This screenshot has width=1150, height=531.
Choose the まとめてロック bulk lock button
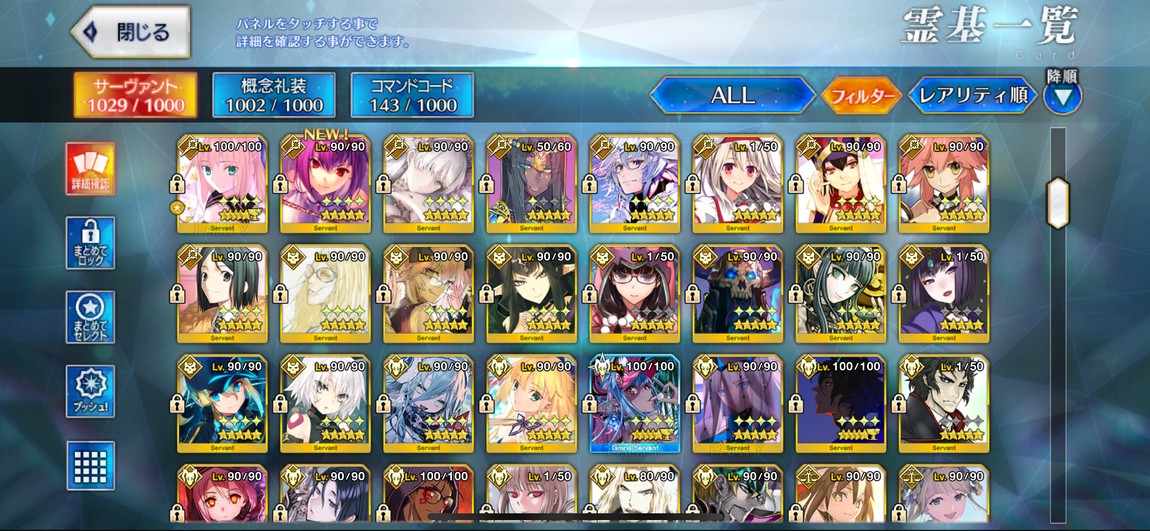pos(90,243)
